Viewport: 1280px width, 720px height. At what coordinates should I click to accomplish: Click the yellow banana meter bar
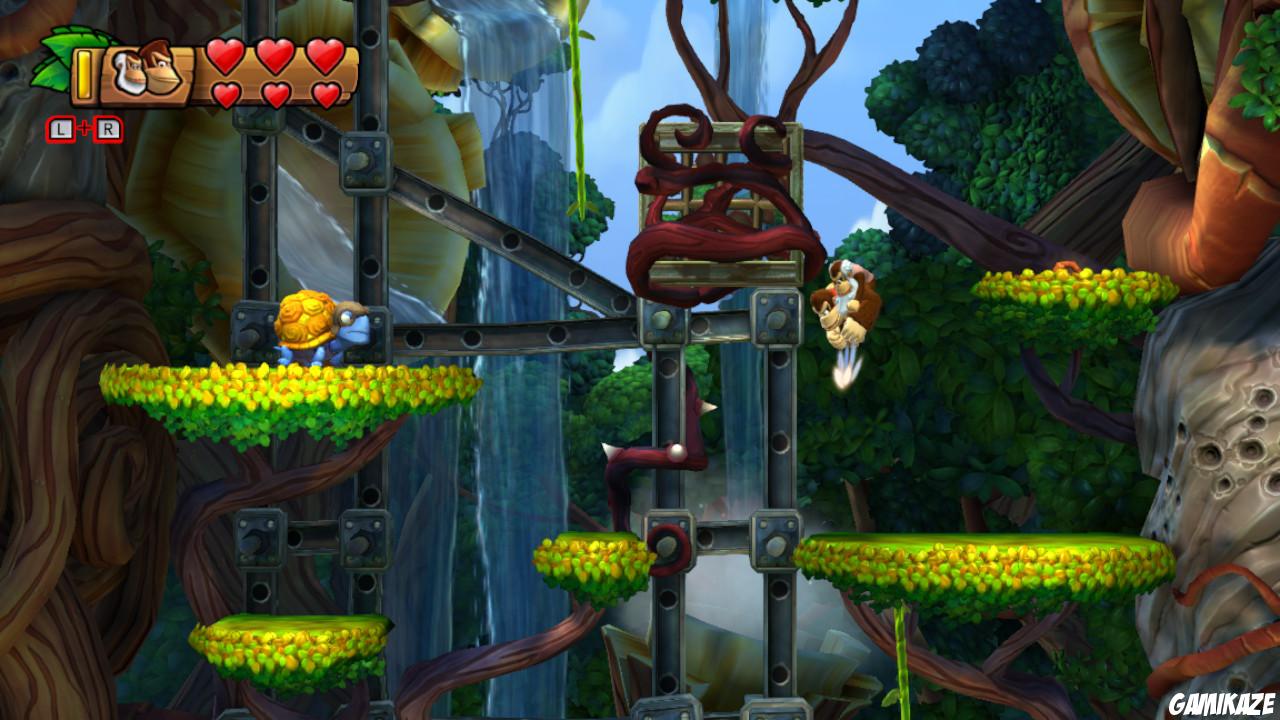tap(84, 74)
